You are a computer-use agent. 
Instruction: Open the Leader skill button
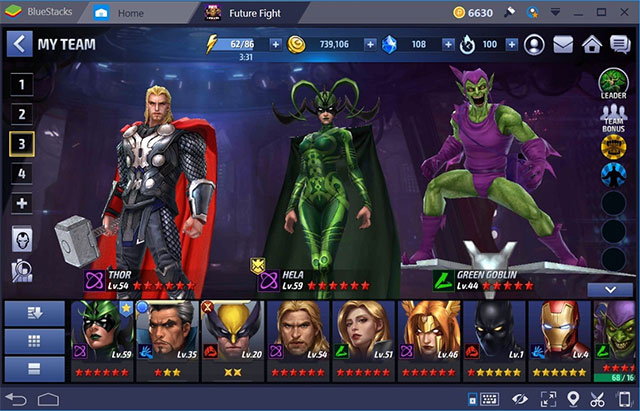click(x=612, y=84)
